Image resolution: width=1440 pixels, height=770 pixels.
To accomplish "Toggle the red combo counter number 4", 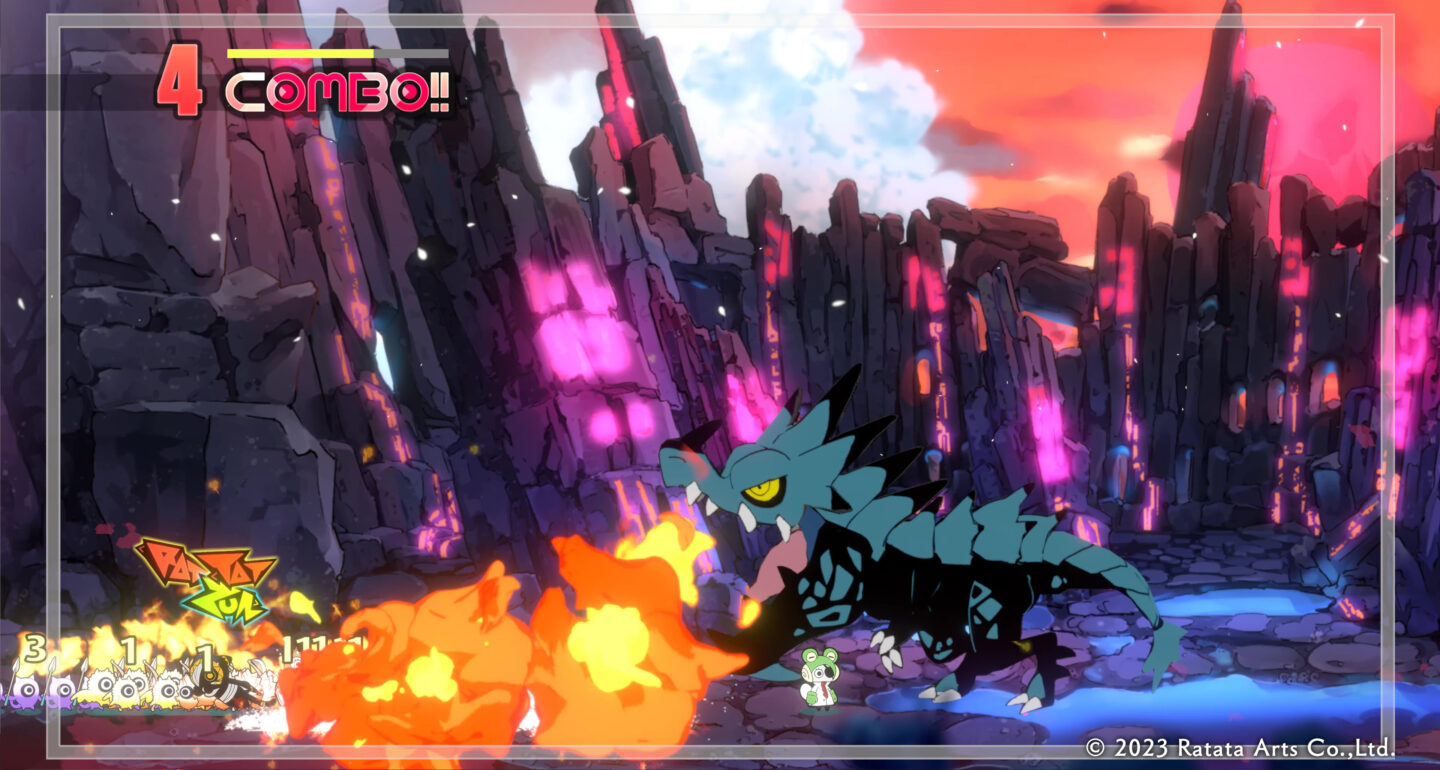I will tap(180, 80).
